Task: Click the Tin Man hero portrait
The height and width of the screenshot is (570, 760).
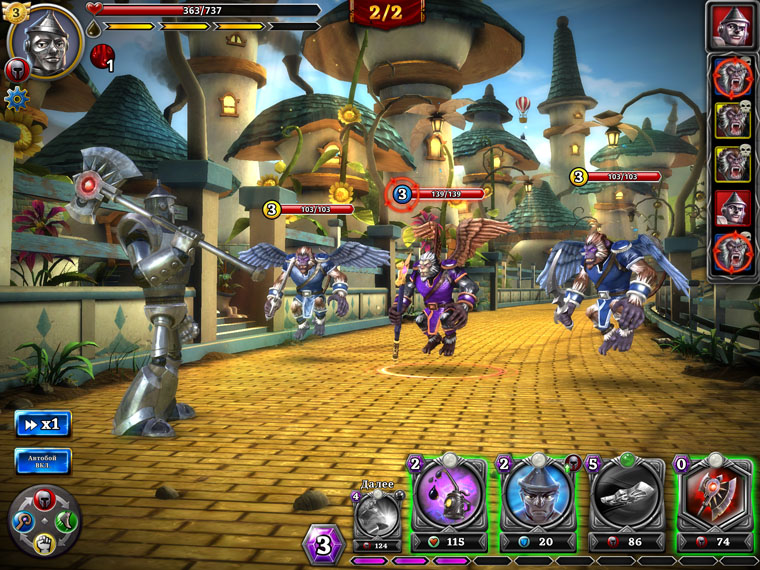Action: click(x=45, y=41)
